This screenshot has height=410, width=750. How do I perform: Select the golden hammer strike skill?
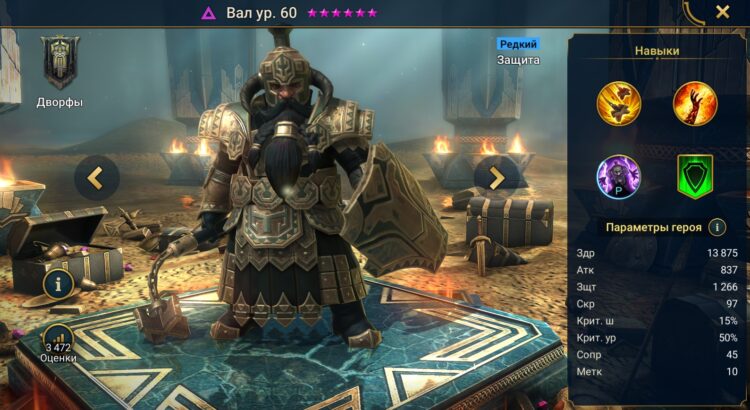(x=618, y=101)
